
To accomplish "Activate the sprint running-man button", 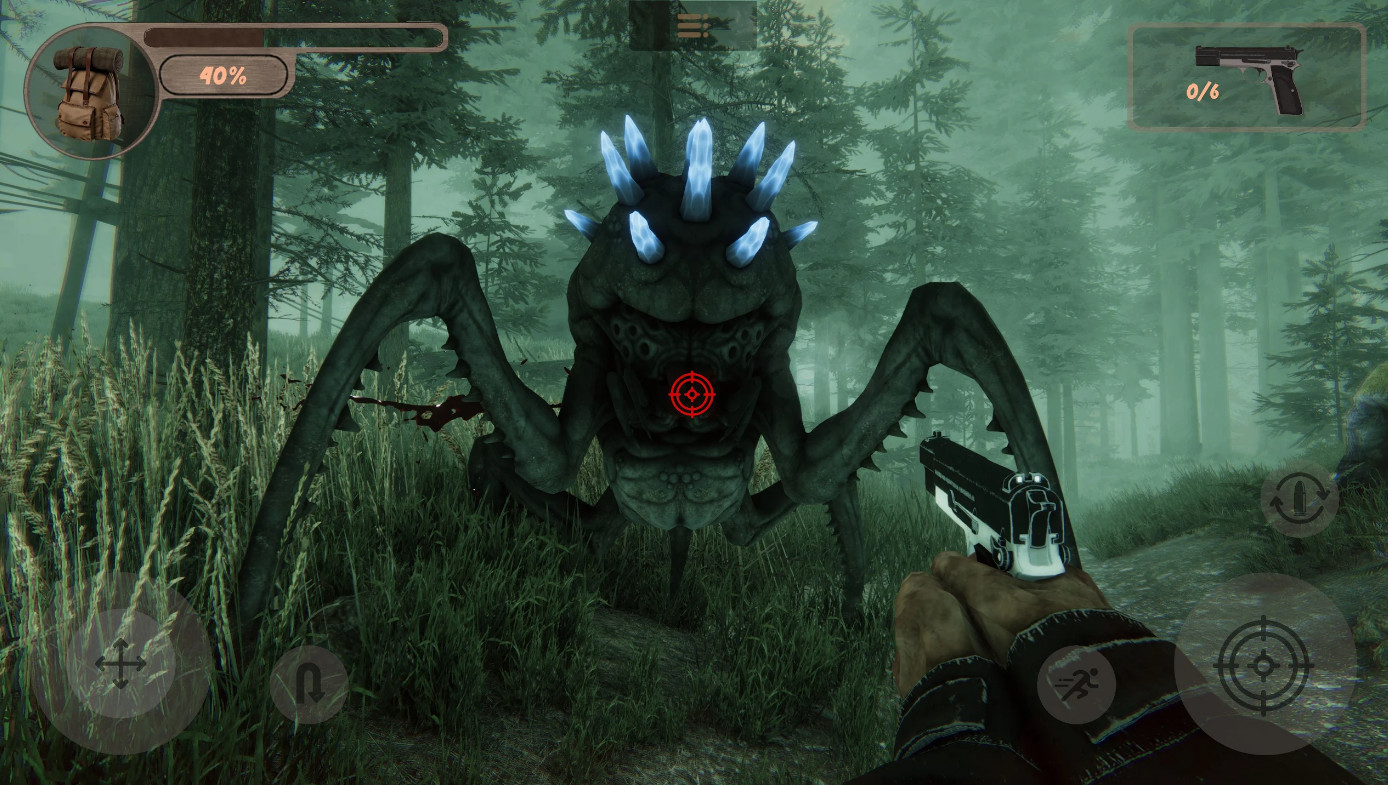I will pos(1076,684).
